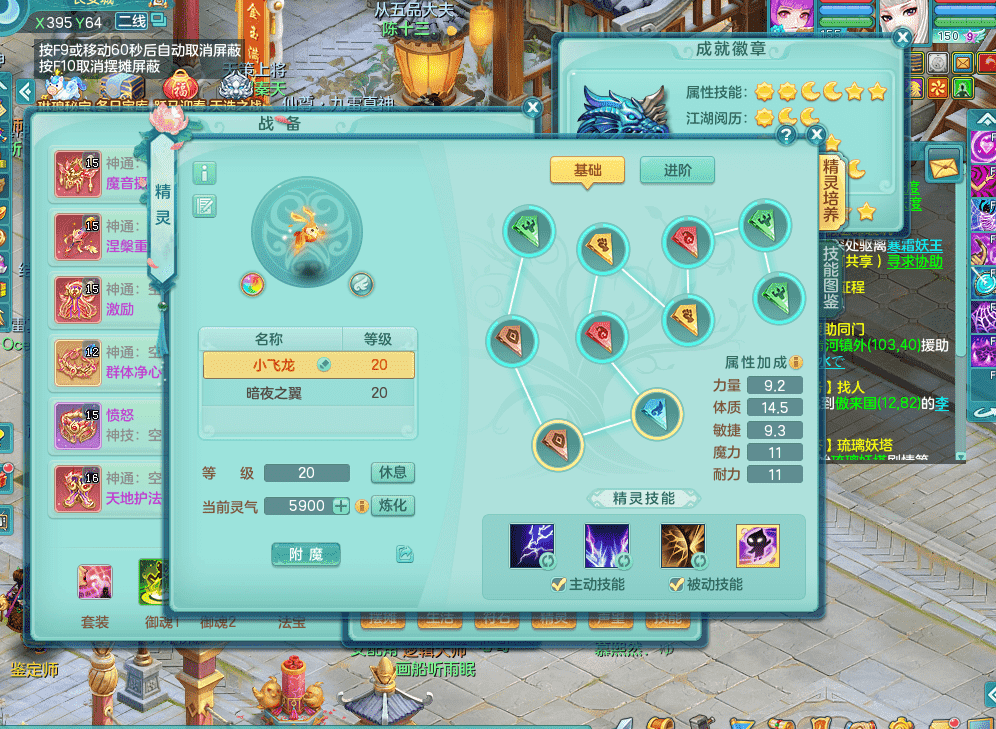Open the 技能图鉴 side tab
The width and height of the screenshot is (996, 729).
tap(831, 268)
